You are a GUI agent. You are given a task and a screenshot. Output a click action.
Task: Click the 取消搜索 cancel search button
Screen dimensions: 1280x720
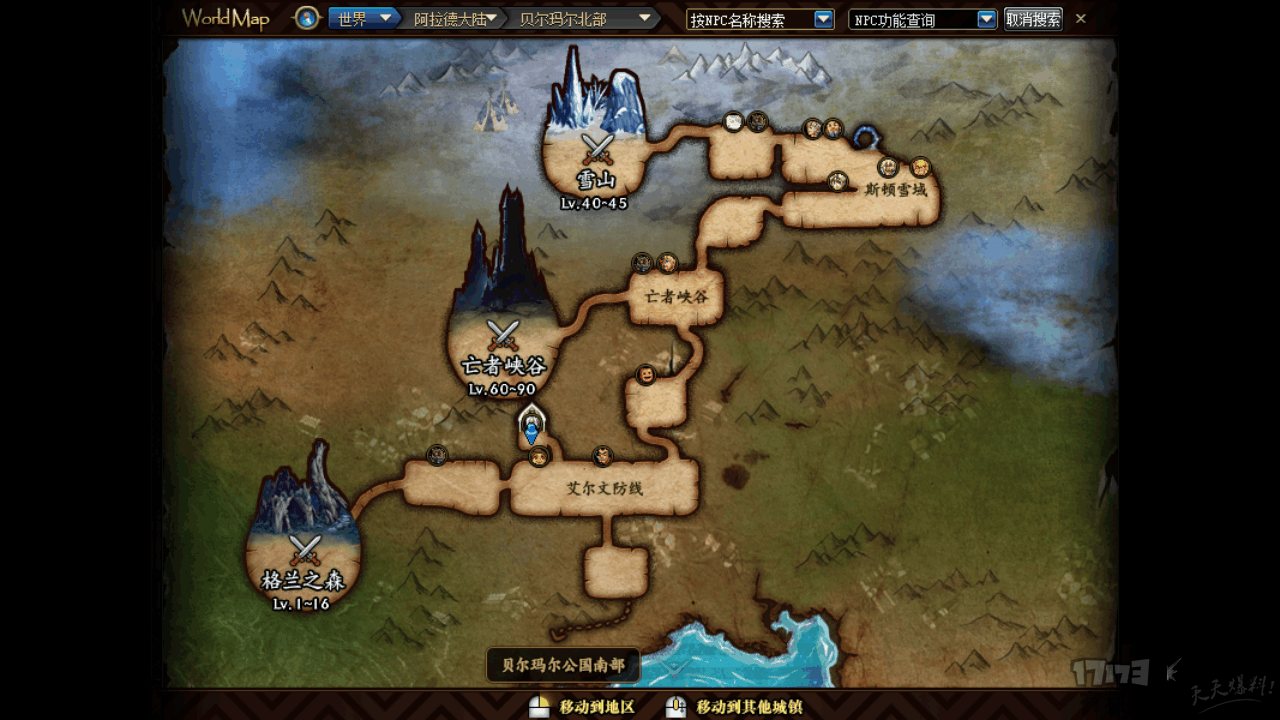[x=1033, y=19]
